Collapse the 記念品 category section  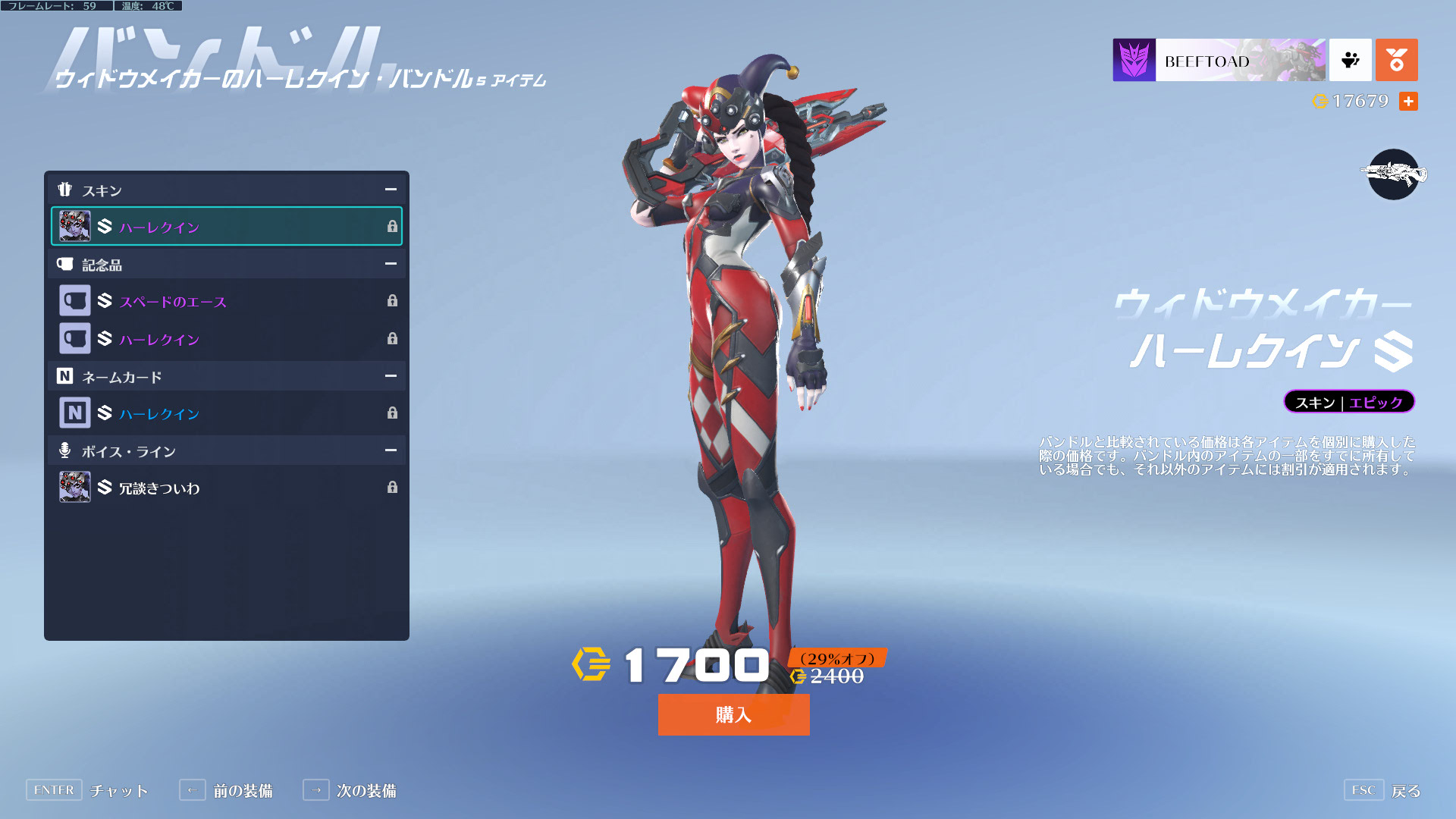pyautogui.click(x=391, y=264)
